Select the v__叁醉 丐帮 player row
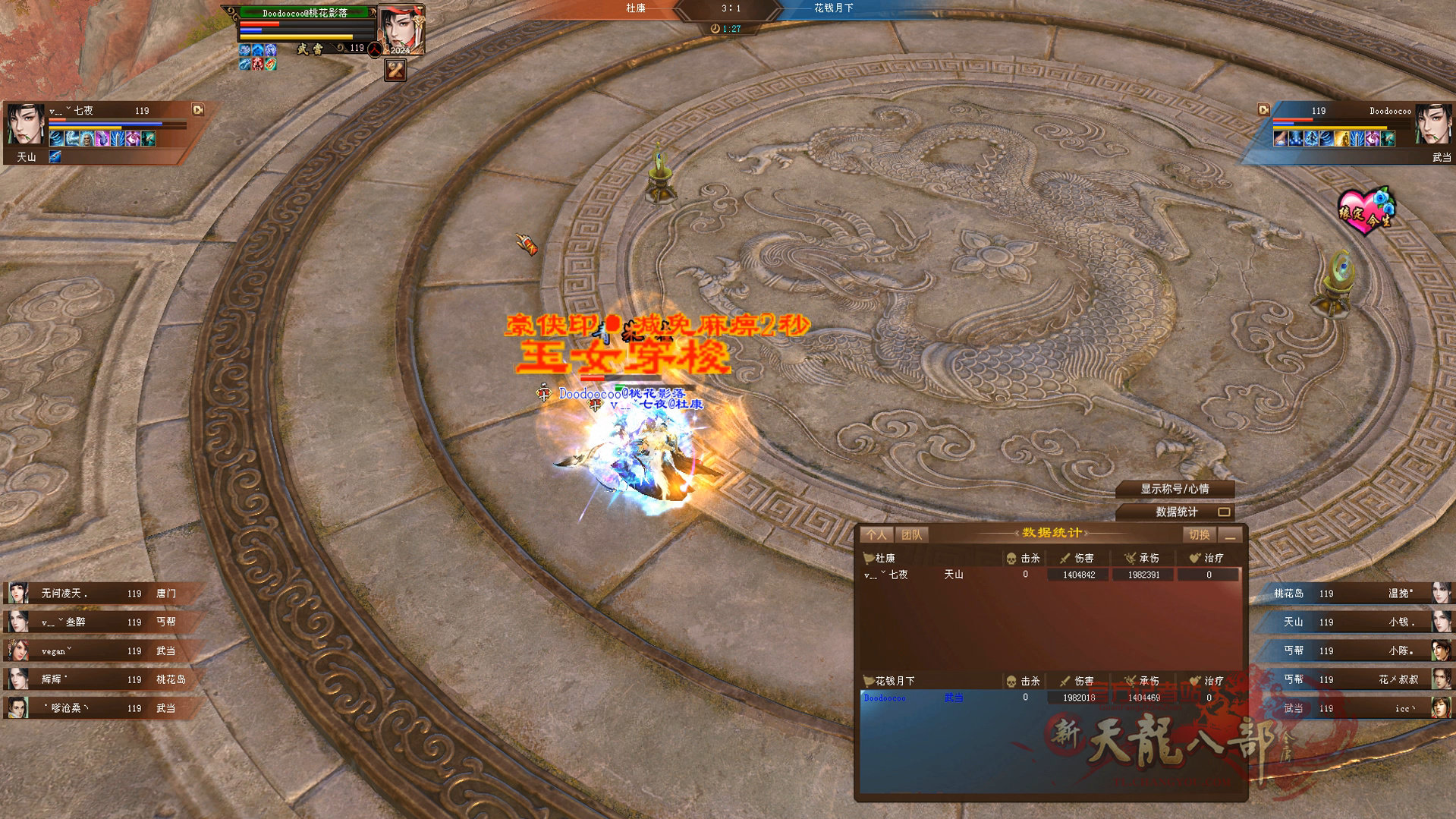This screenshot has width=1456, height=819. [x=102, y=622]
